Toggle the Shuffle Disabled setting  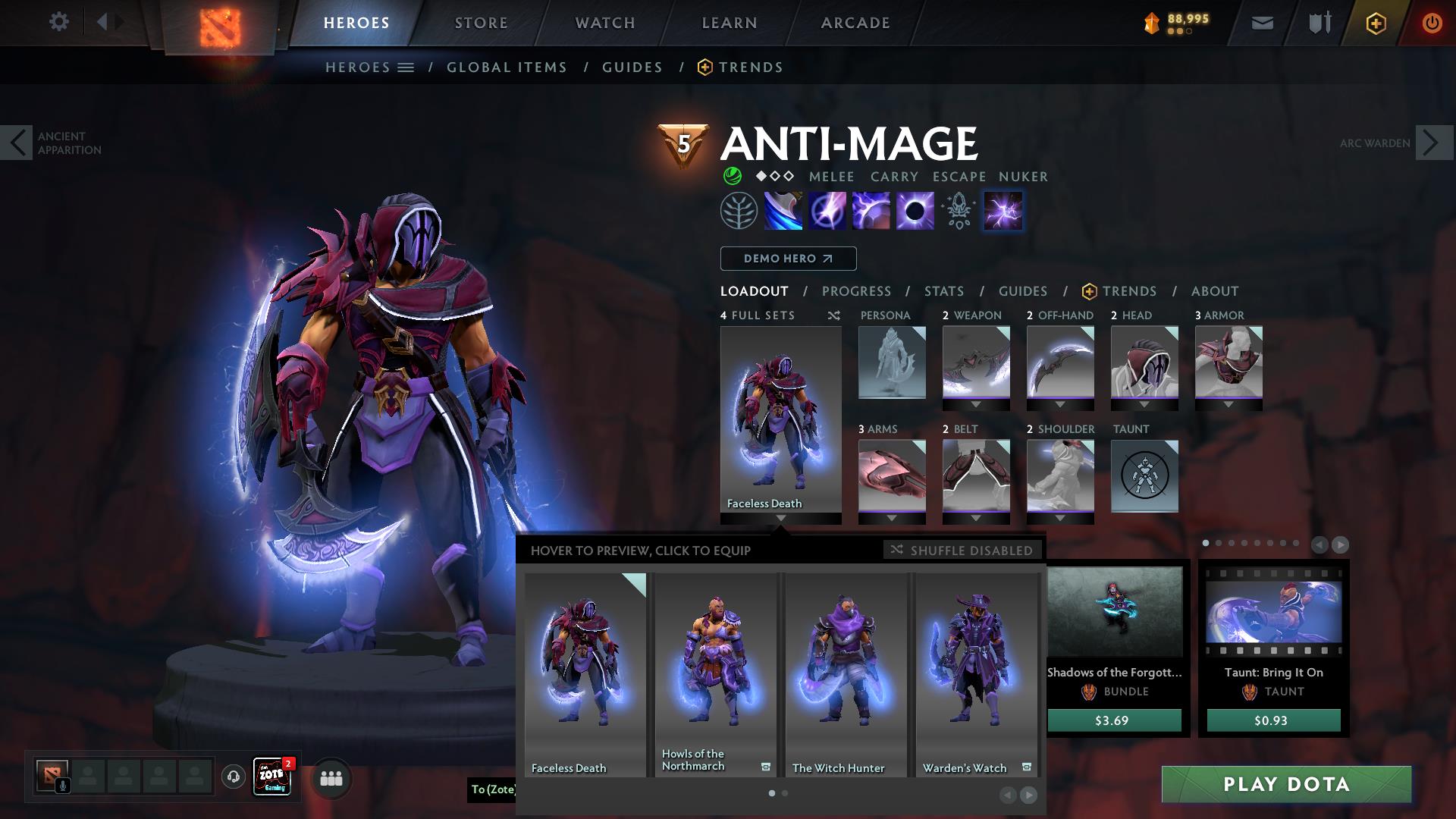(x=961, y=551)
